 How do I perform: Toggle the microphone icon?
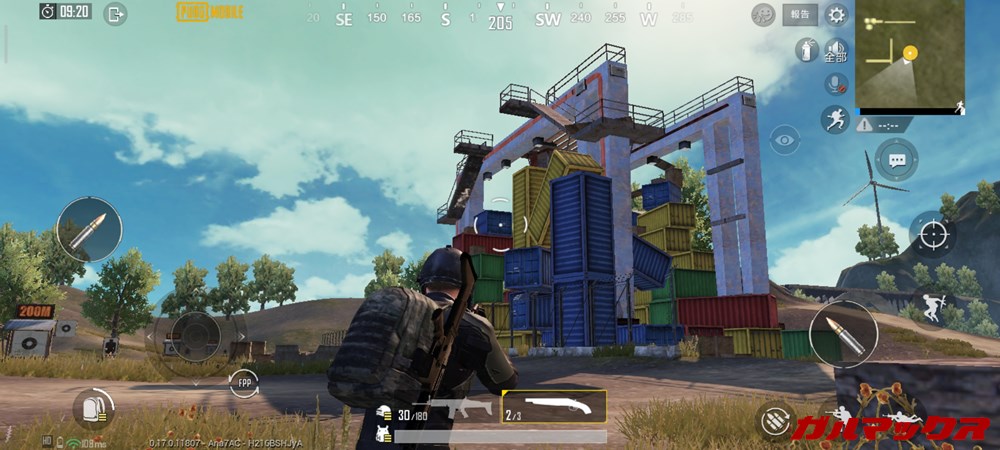[836, 84]
